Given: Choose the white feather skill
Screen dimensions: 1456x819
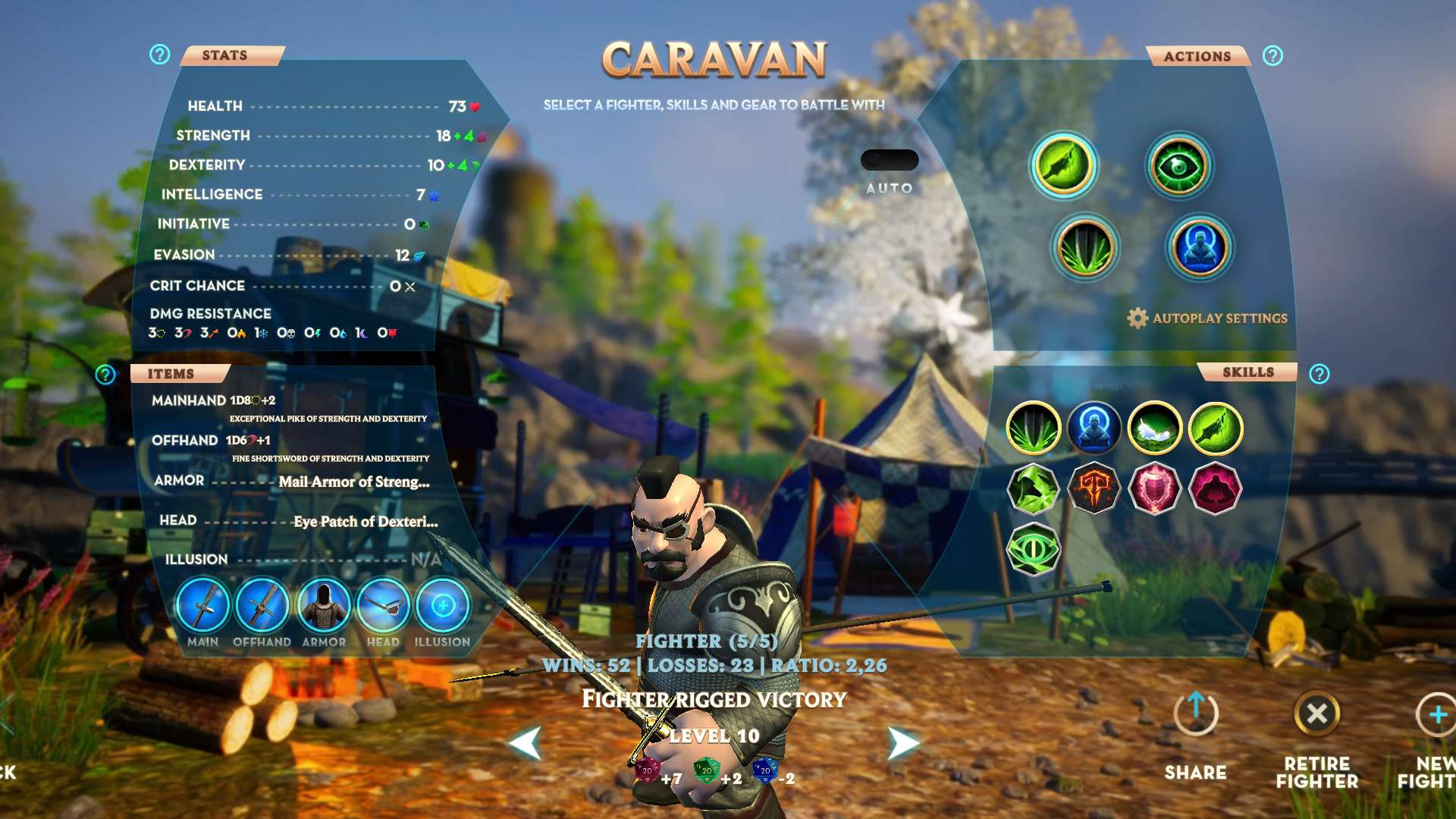Looking at the screenshot, I should (1154, 428).
